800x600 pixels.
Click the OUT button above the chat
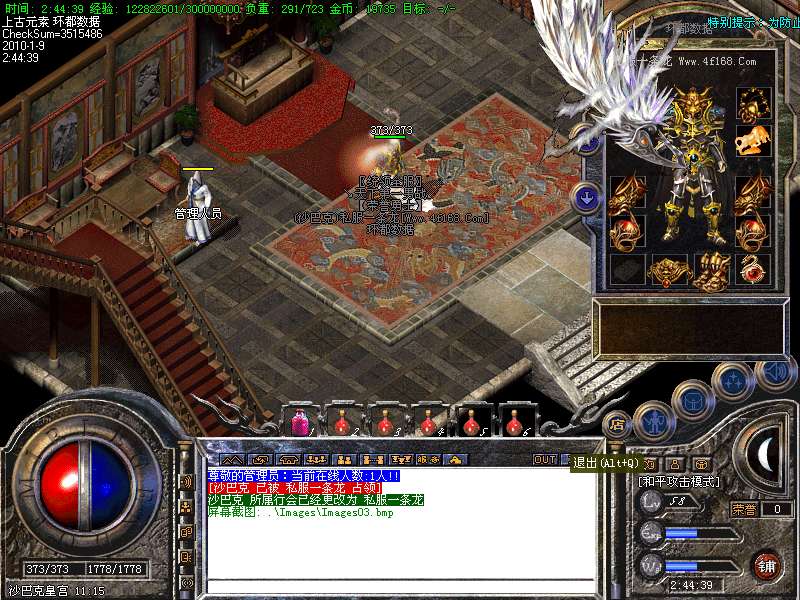click(x=544, y=460)
